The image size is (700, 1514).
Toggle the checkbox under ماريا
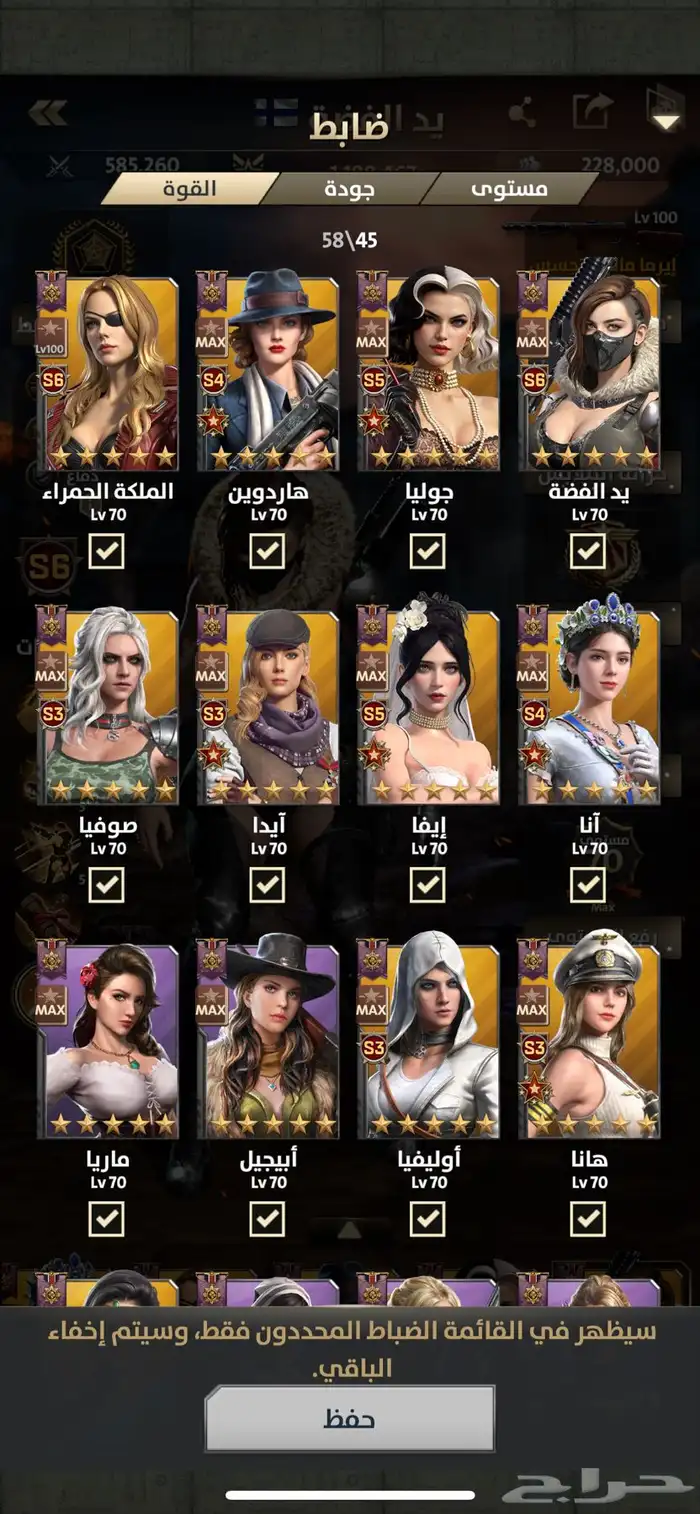coord(107,1218)
